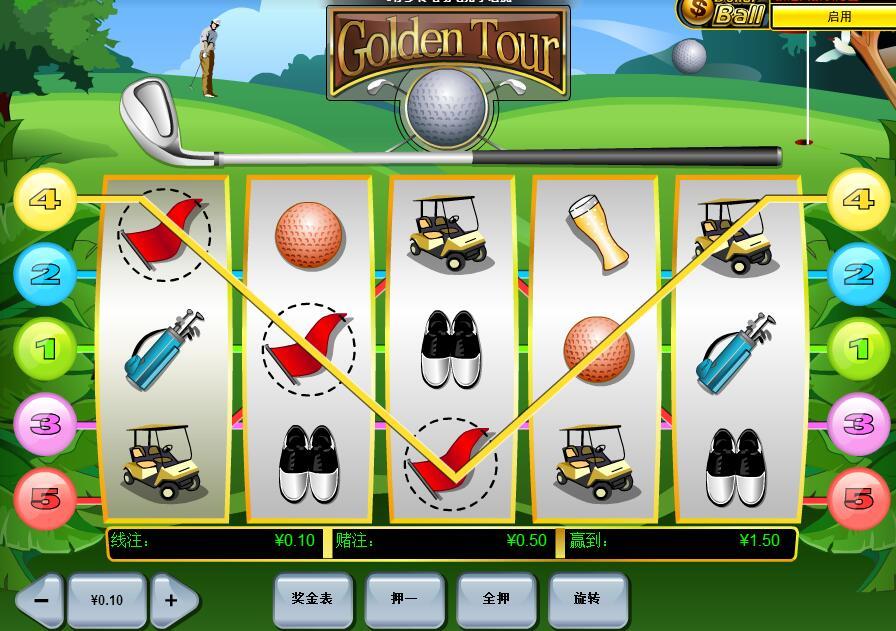Spin the reels with 旋转
This screenshot has height=631, width=896.
coord(588,599)
